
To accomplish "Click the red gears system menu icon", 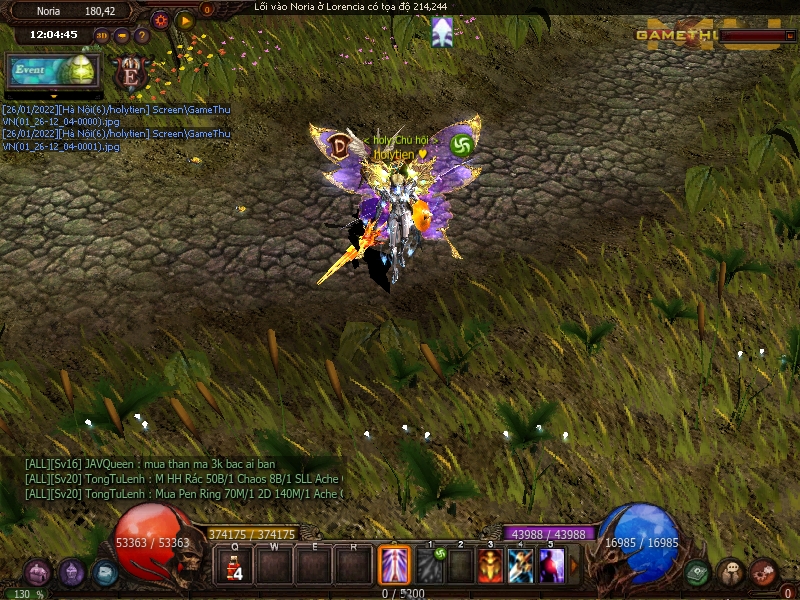I will click(763, 573).
